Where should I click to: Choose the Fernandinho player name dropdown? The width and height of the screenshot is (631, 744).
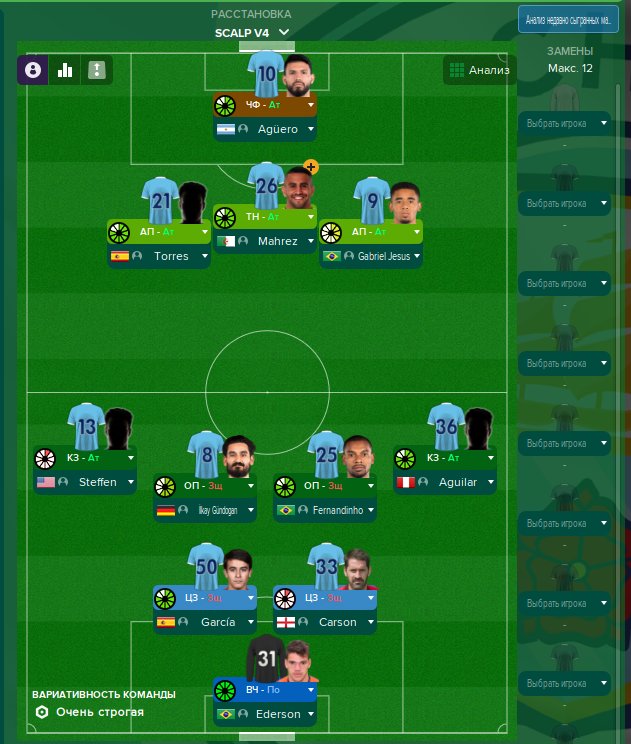325,511
